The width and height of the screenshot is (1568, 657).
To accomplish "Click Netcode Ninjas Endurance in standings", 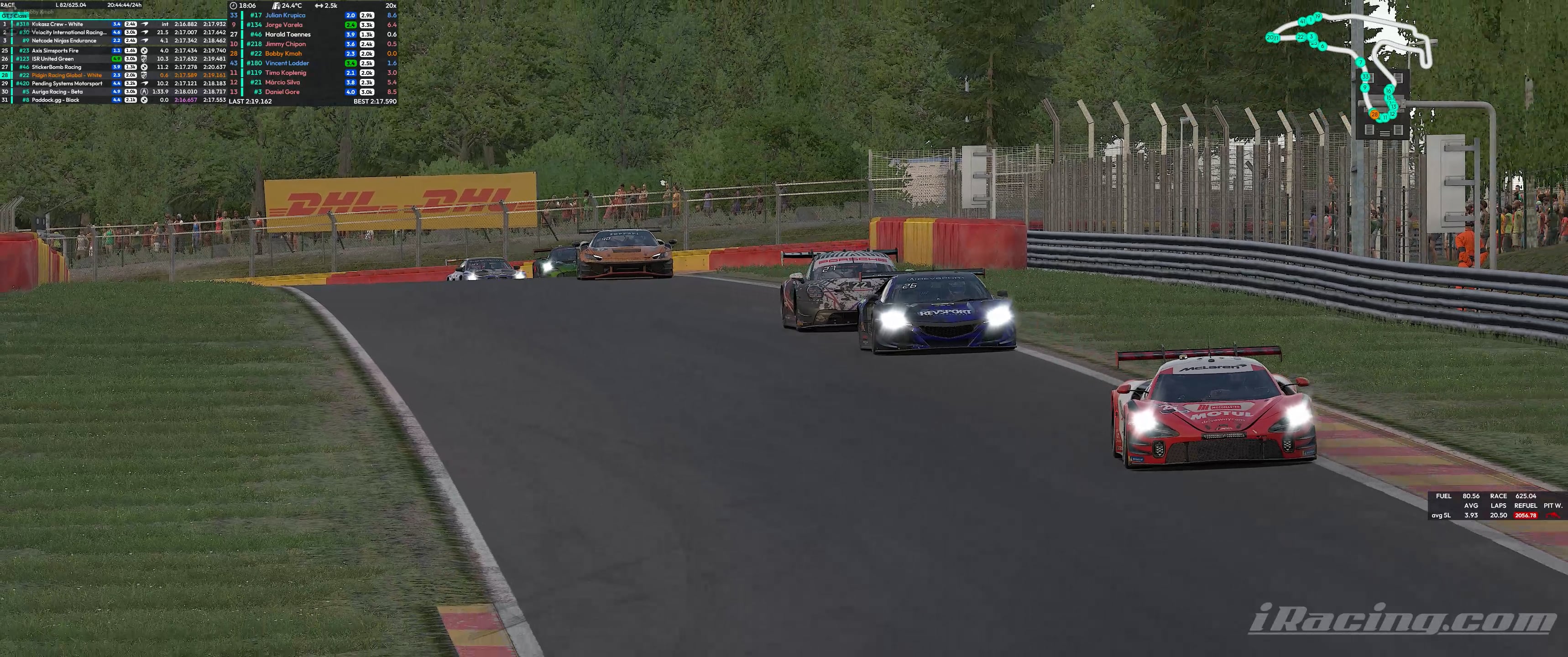I will pyautogui.click(x=64, y=41).
